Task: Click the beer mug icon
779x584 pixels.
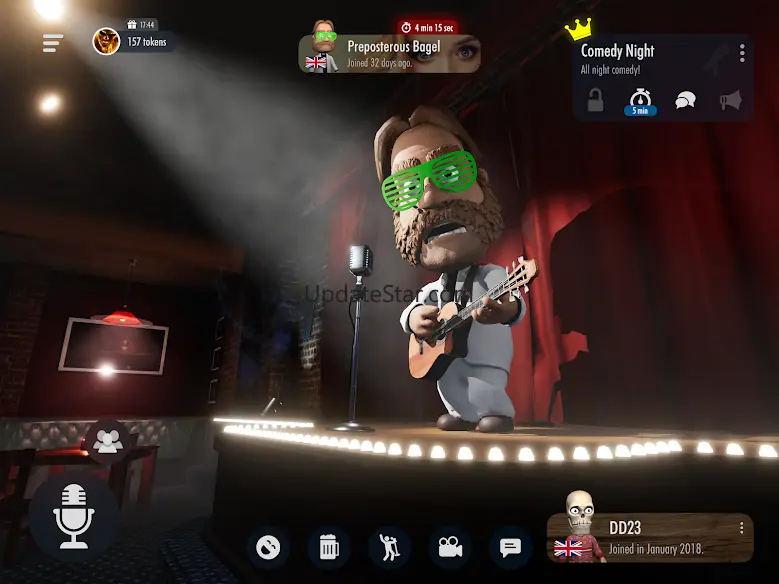Action: [x=329, y=547]
